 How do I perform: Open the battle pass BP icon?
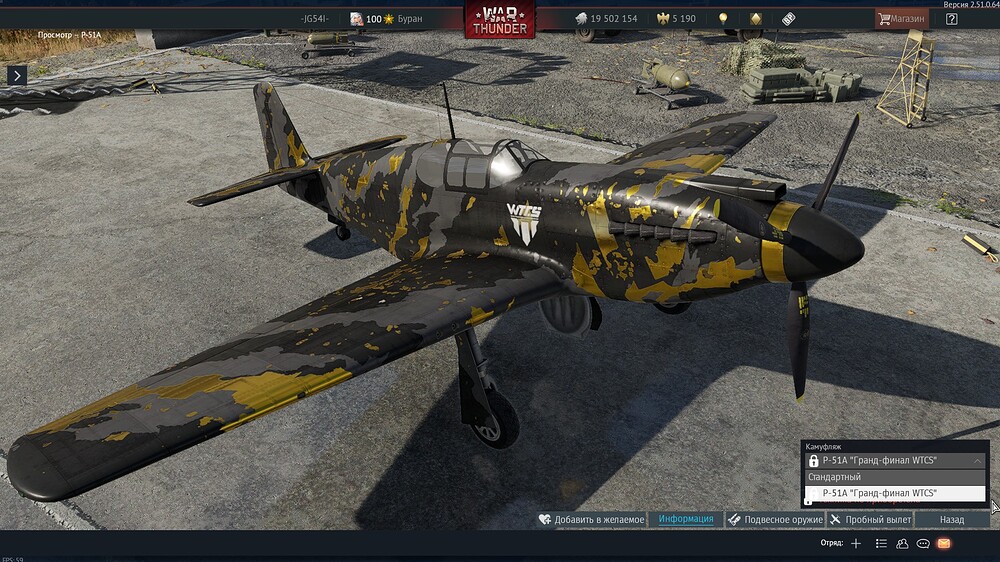pos(788,19)
